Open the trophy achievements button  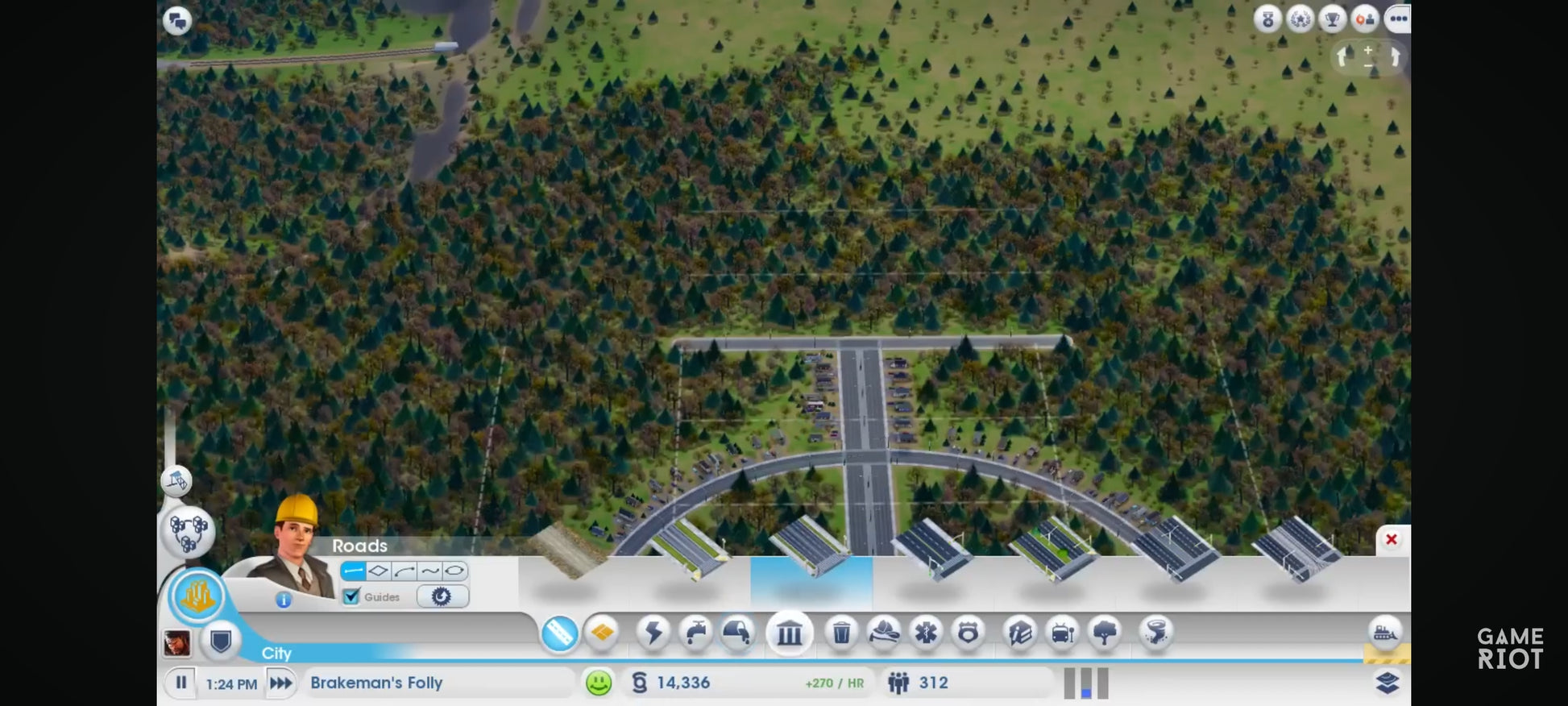click(x=1332, y=19)
